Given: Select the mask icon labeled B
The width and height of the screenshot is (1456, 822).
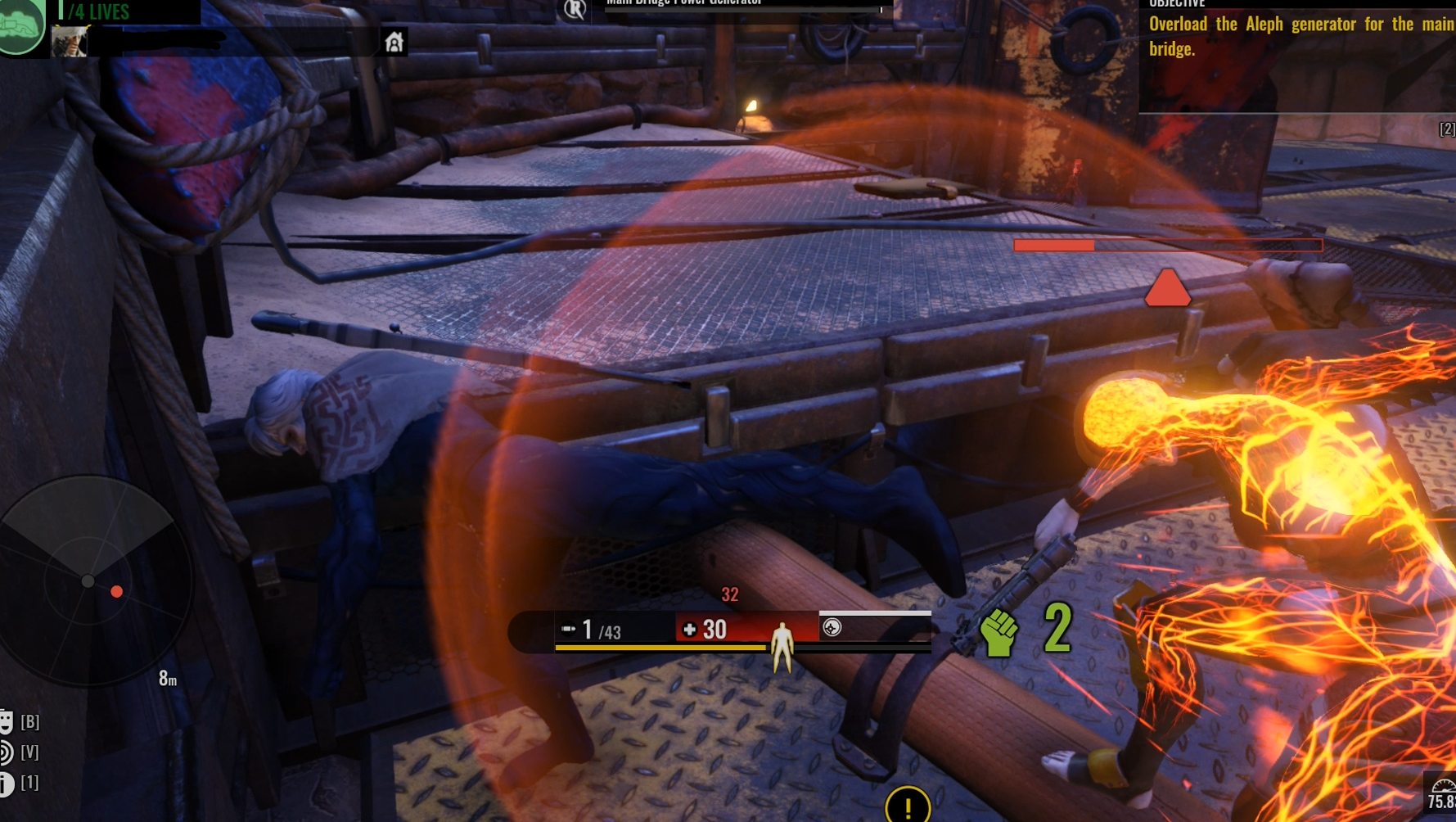Looking at the screenshot, I should pos(7,721).
